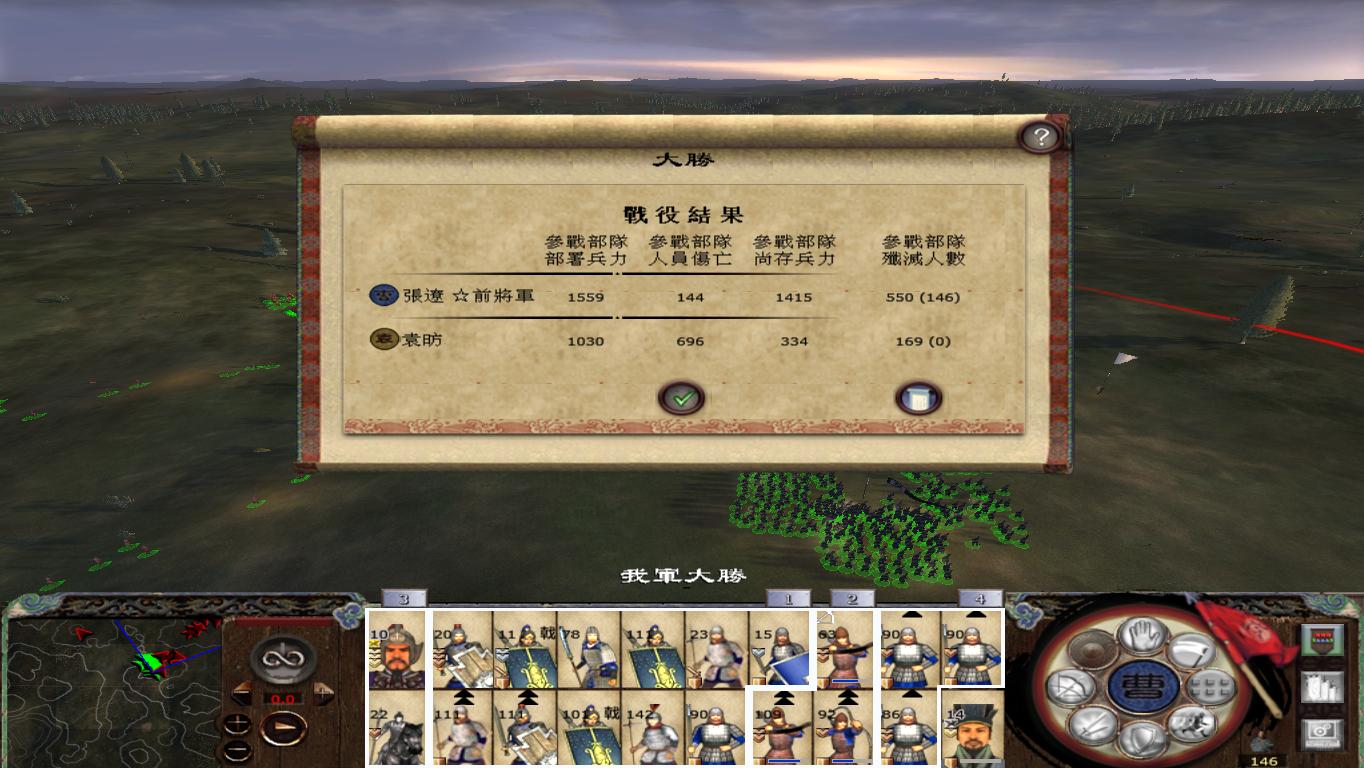The image size is (1364, 768).
Task: Toggle running mode with the runner icon
Action: tap(1190, 723)
